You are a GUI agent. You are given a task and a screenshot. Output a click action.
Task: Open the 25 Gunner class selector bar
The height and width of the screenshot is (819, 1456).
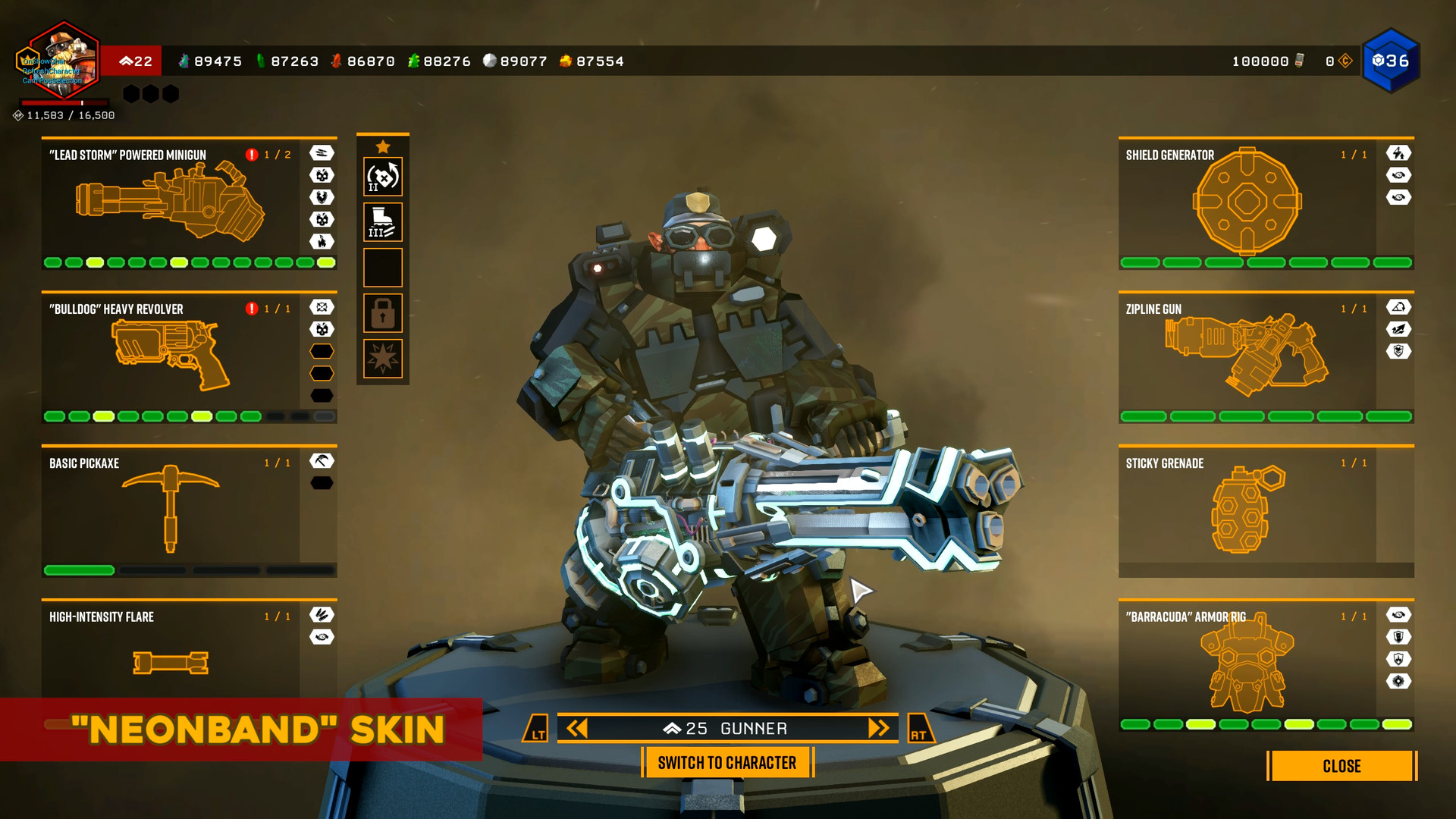pos(728,728)
